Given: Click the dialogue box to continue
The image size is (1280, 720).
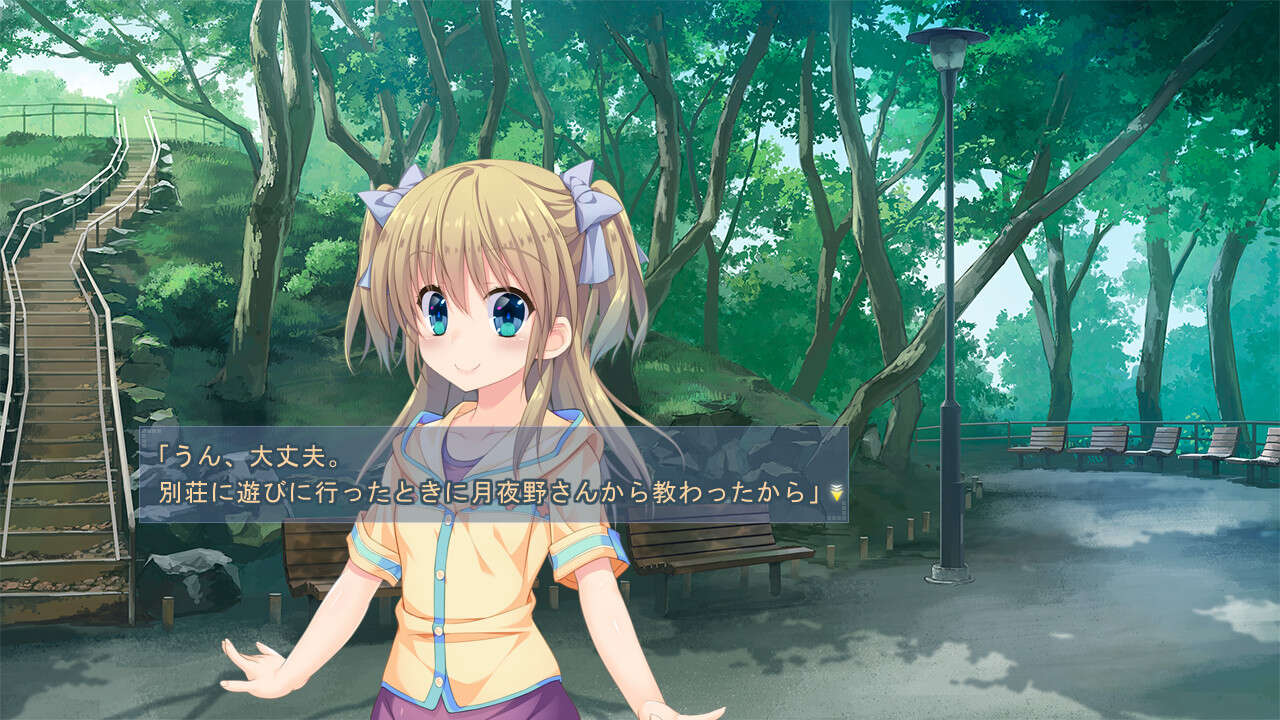Looking at the screenshot, I should pyautogui.click(x=500, y=475).
